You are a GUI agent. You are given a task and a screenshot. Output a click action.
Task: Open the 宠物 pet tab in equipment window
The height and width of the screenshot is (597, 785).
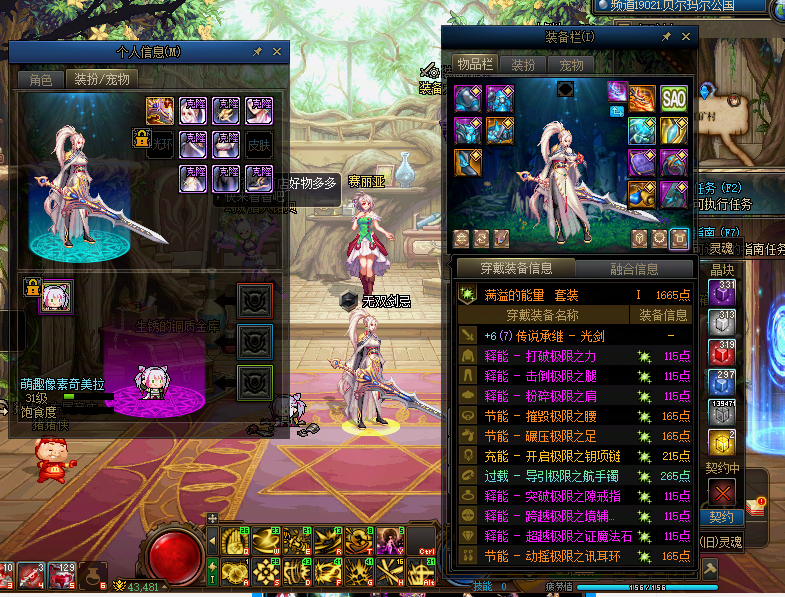(571, 64)
